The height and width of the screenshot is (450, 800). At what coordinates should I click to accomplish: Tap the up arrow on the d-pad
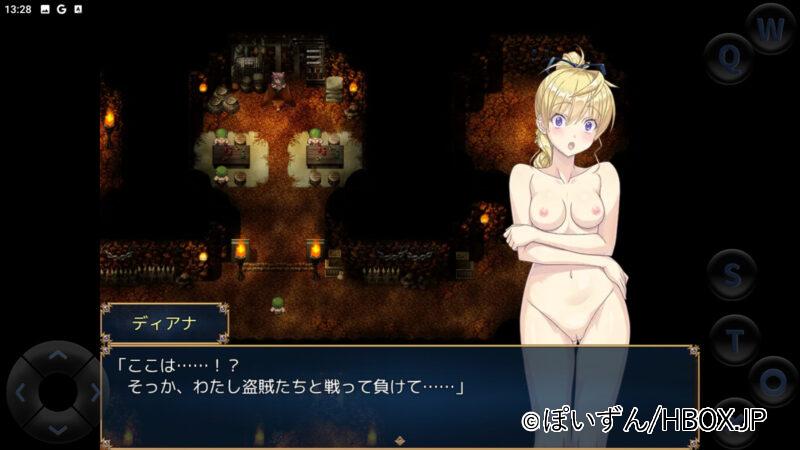pos(58,354)
